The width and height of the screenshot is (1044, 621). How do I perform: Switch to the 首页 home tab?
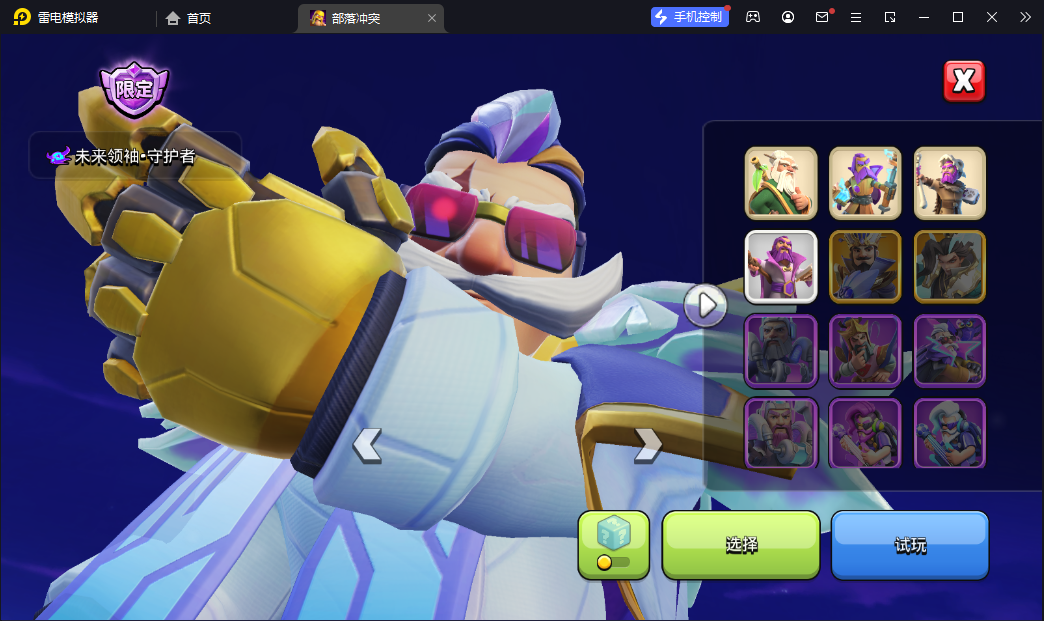pos(189,18)
